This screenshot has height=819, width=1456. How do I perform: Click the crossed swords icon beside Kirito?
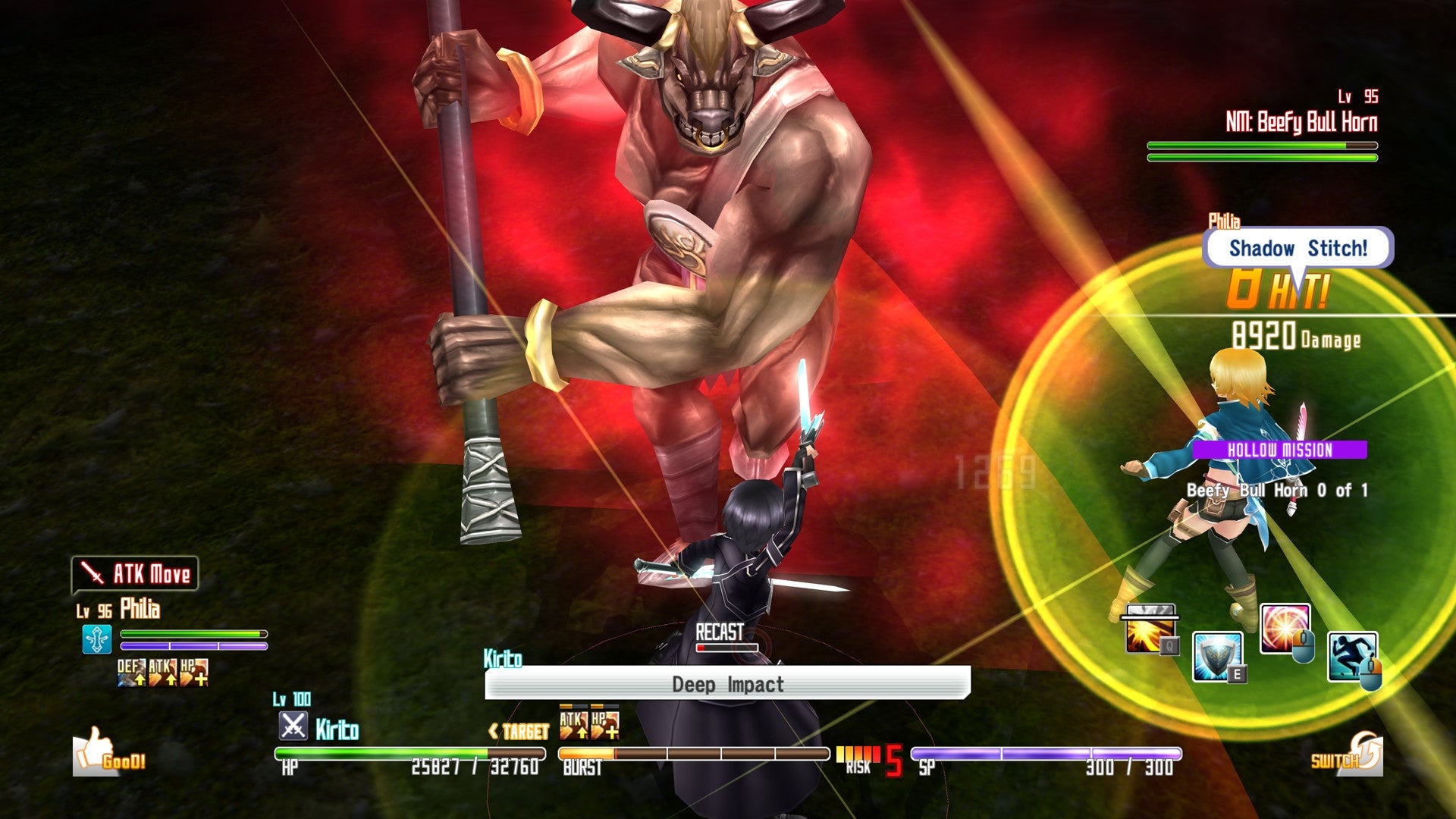pyautogui.click(x=294, y=725)
